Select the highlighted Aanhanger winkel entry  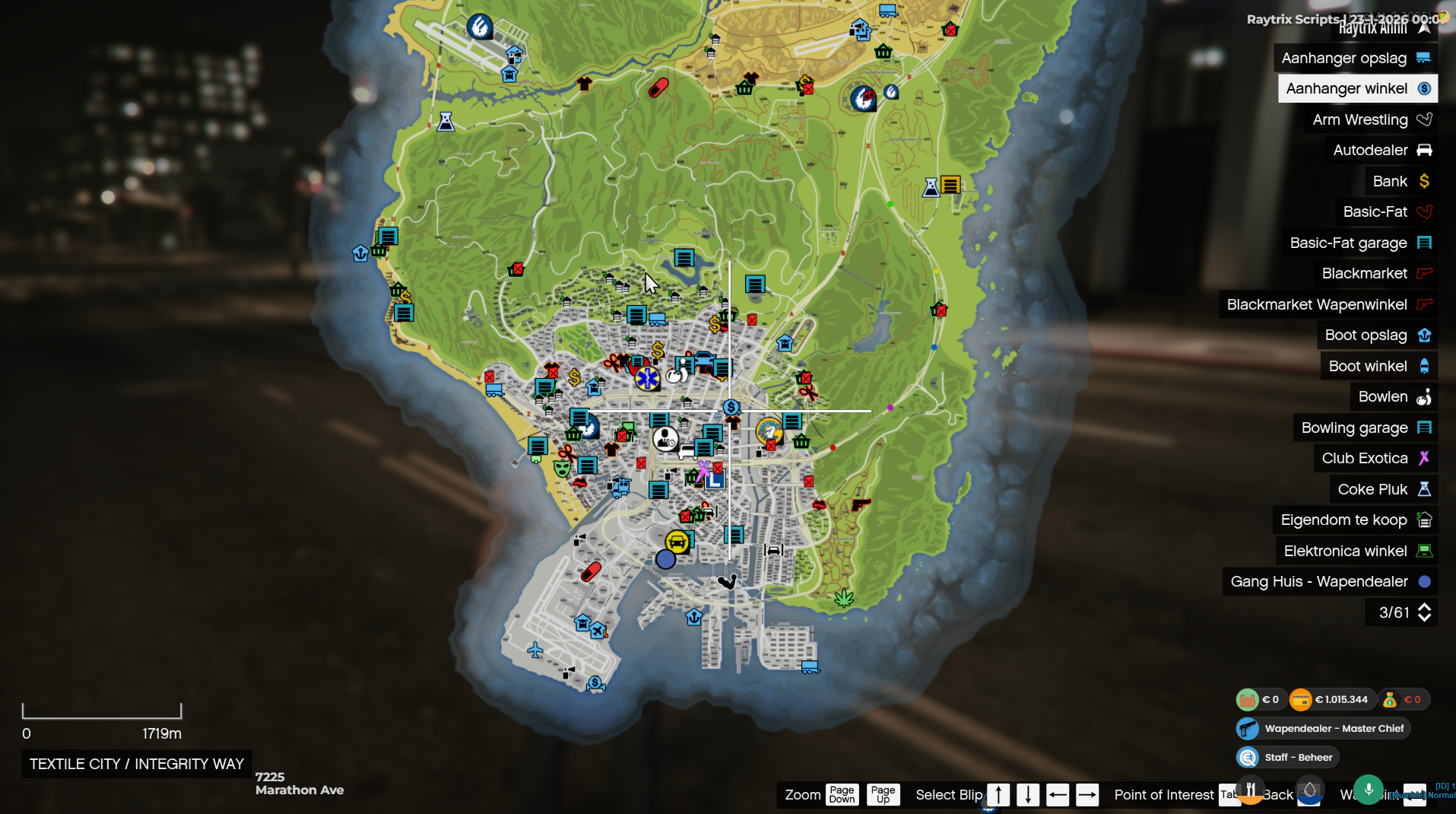point(1358,88)
